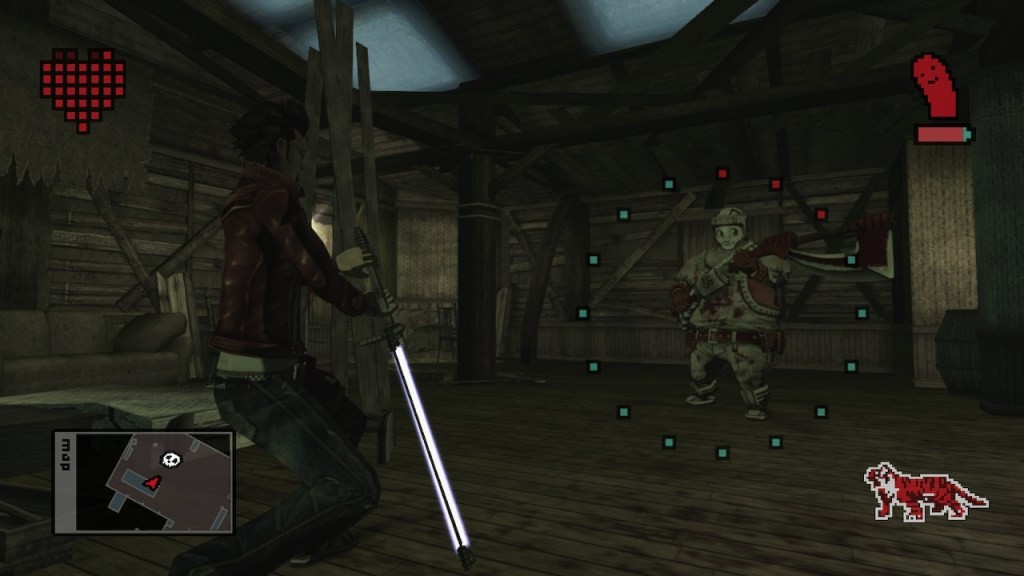Select the skull marker on the minimap
Screen dimensions: 1024x576
(x=170, y=459)
